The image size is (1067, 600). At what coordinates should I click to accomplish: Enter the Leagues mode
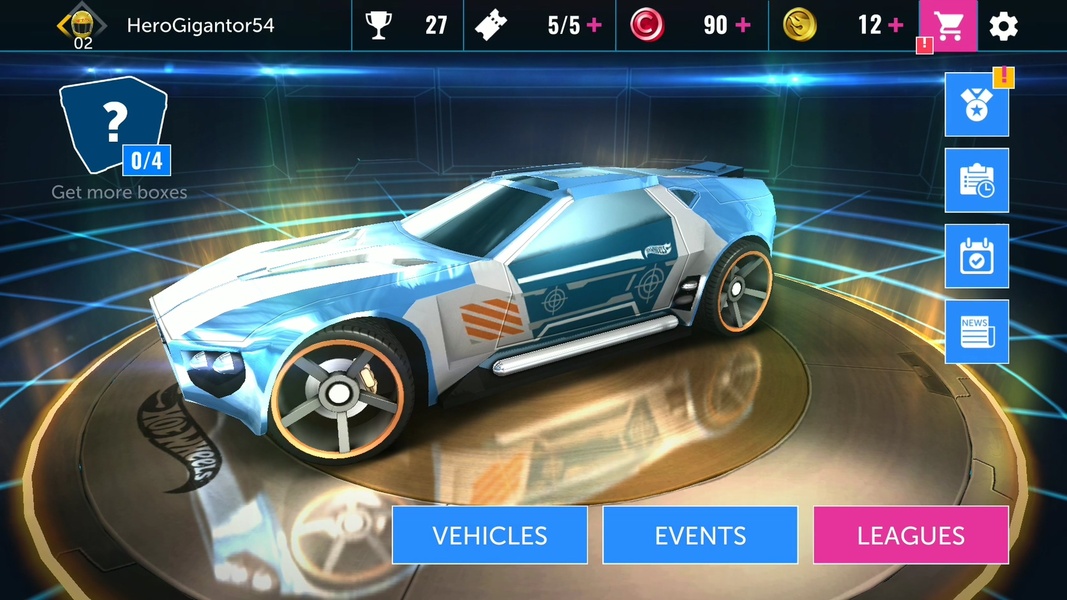click(x=910, y=535)
